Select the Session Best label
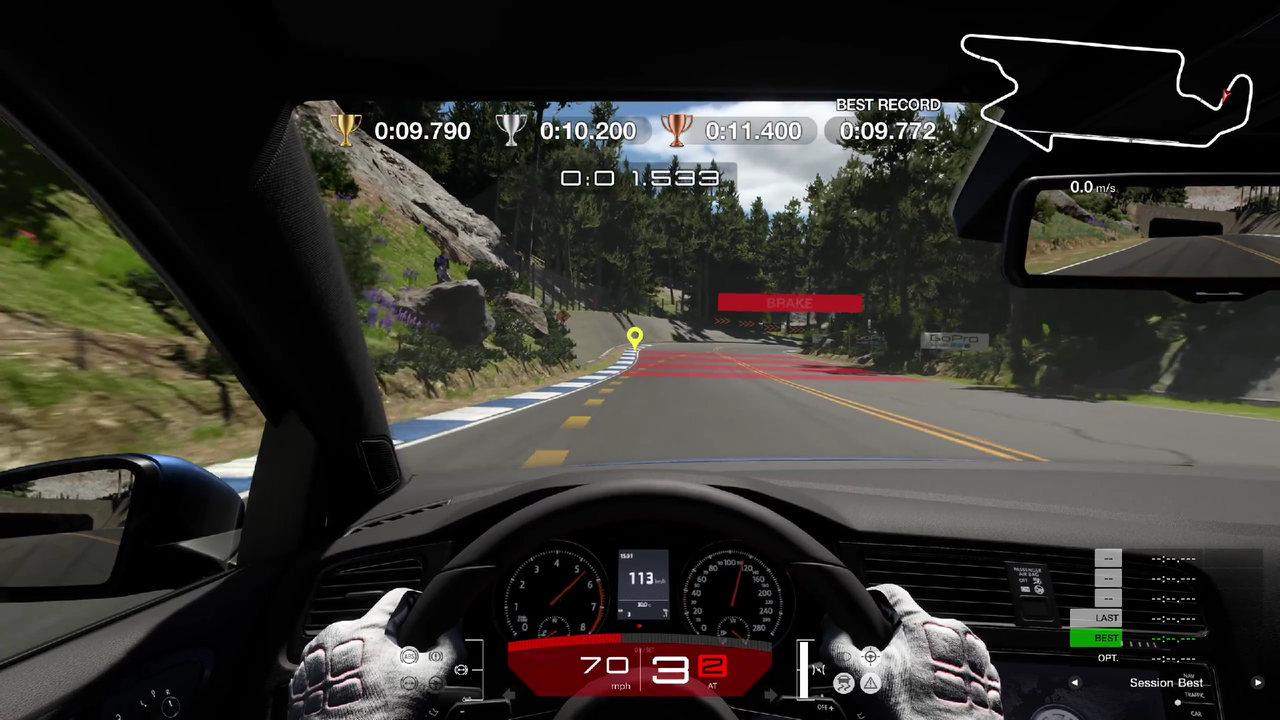The height and width of the screenshot is (720, 1280). 1166,683
